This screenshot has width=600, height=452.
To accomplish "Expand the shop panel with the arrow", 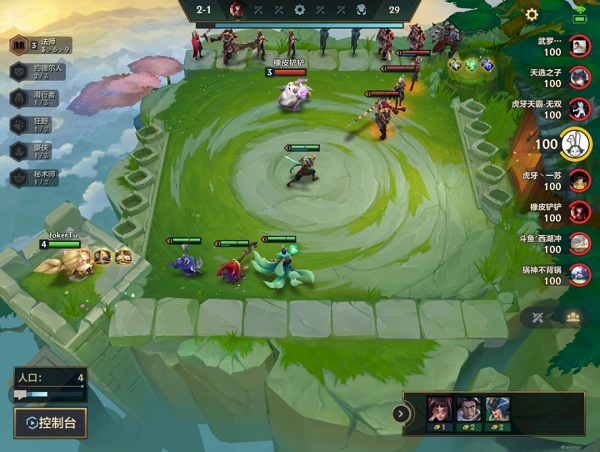I will tap(403, 413).
